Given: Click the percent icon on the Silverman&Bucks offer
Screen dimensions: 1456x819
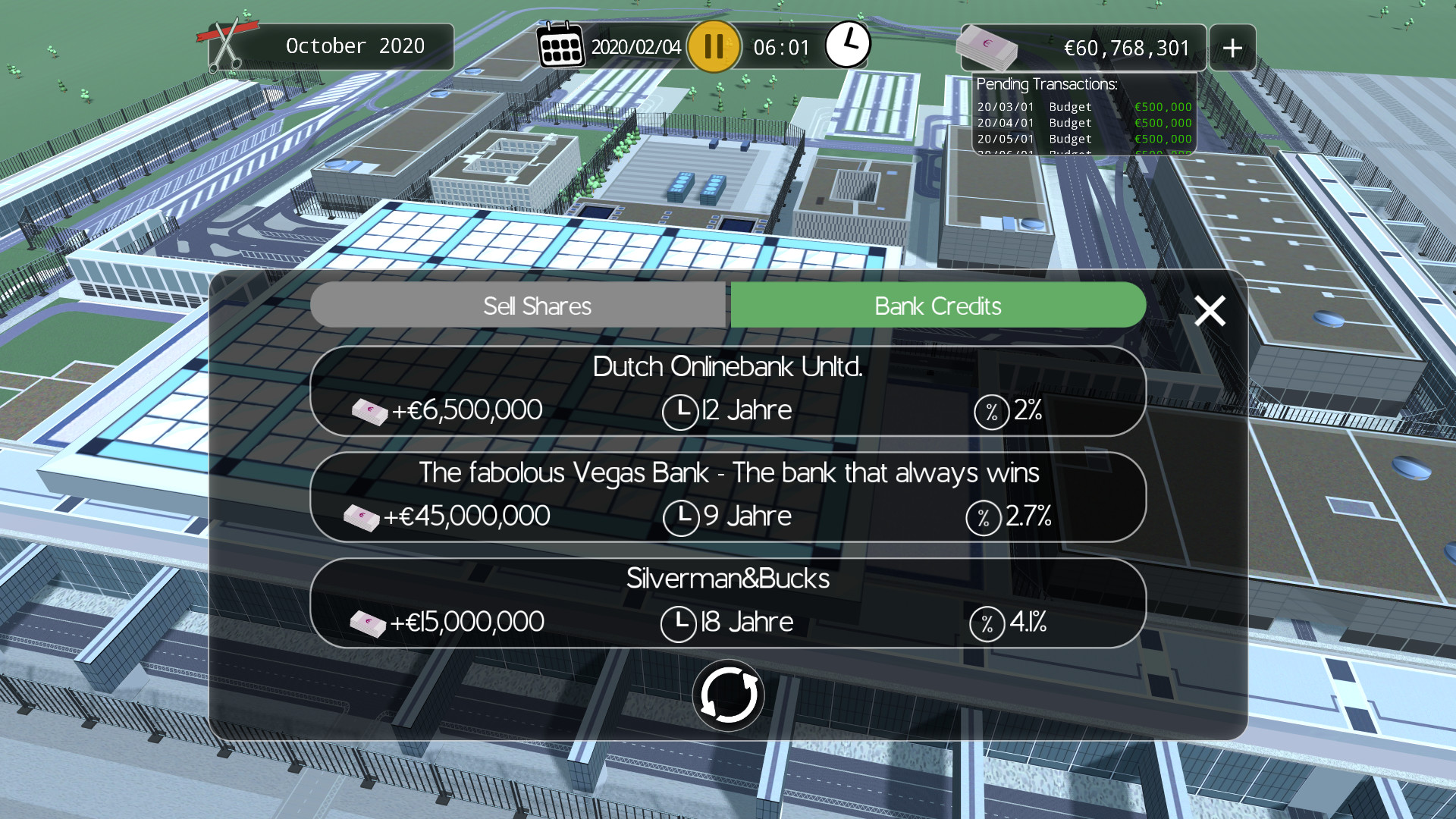Looking at the screenshot, I should tap(987, 623).
